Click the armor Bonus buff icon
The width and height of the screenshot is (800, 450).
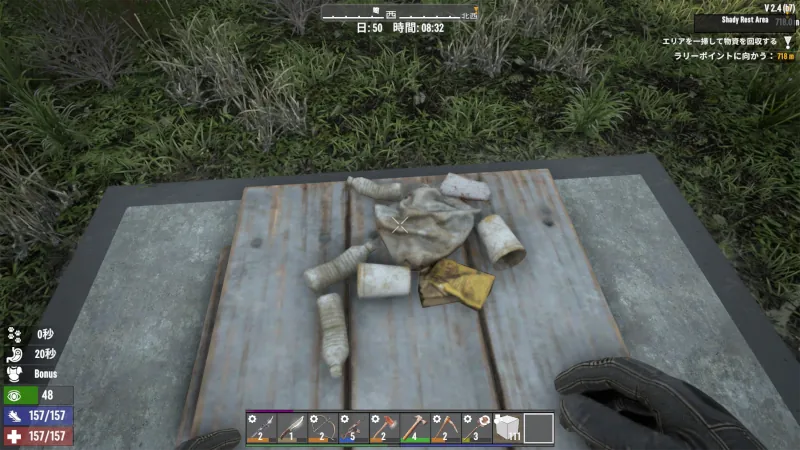point(14,372)
